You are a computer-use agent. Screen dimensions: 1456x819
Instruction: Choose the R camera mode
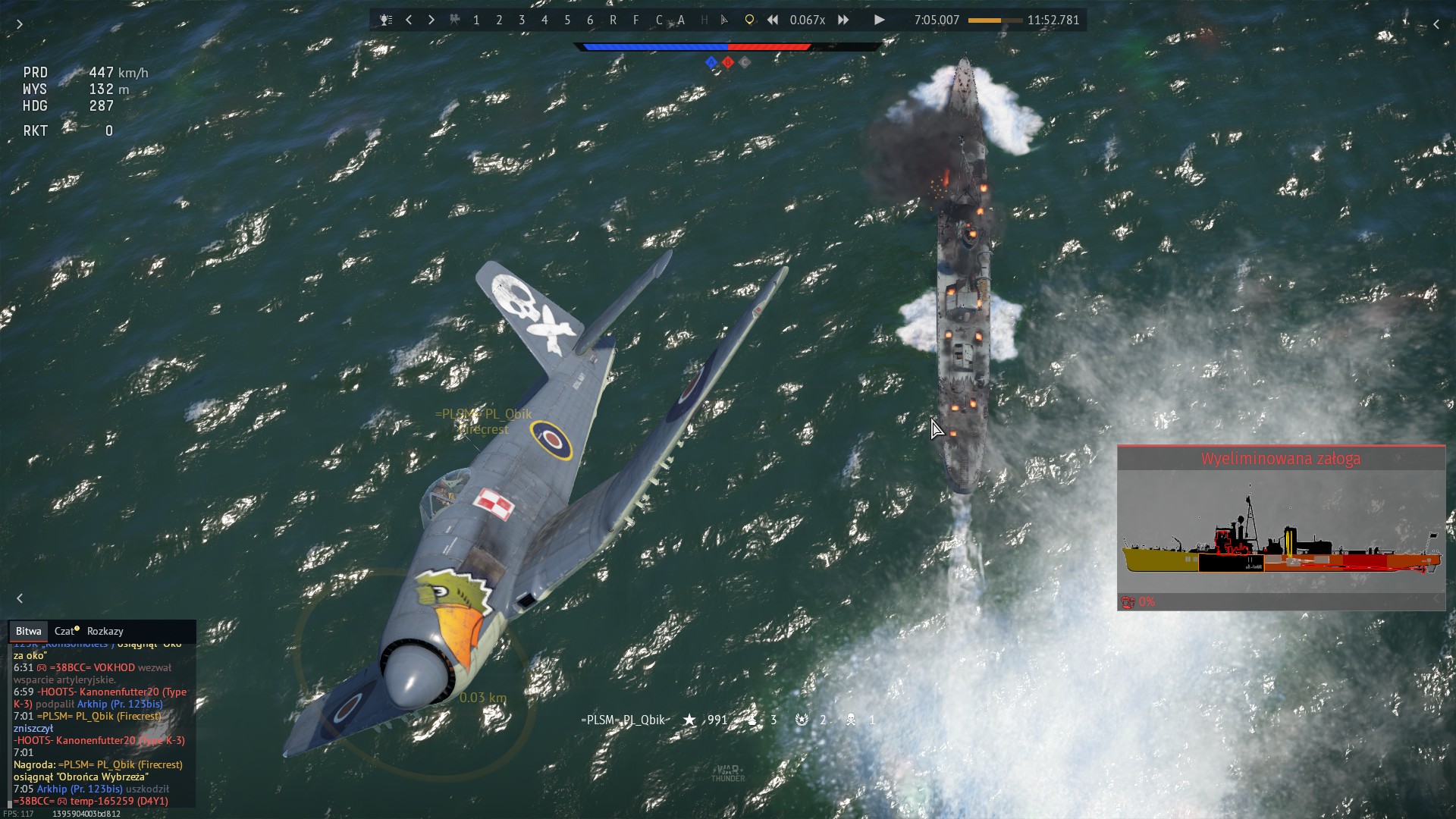pyautogui.click(x=613, y=20)
